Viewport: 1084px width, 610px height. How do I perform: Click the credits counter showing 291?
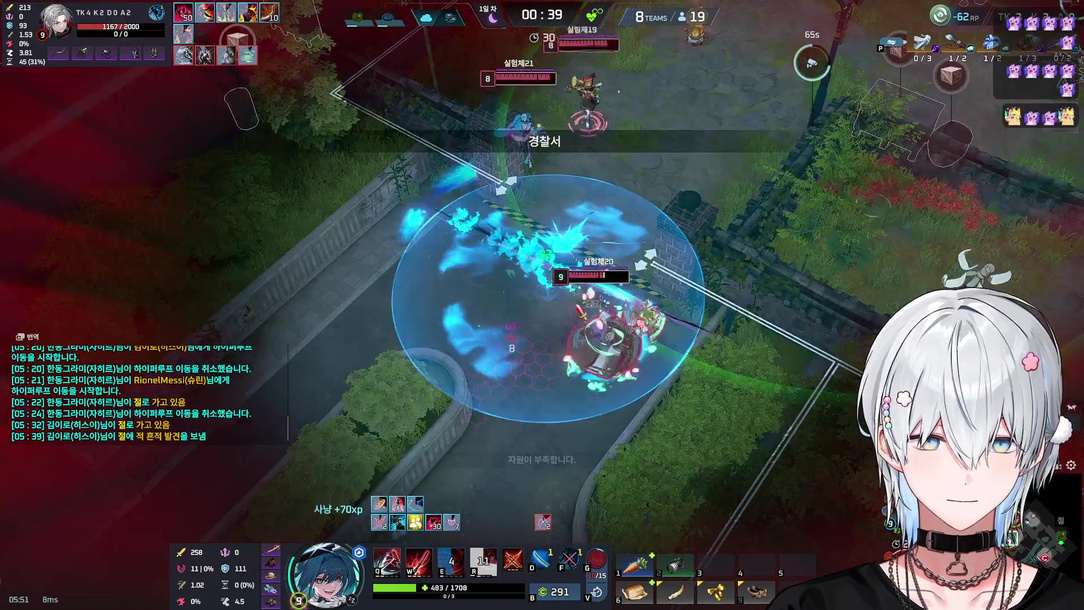pyautogui.click(x=552, y=592)
